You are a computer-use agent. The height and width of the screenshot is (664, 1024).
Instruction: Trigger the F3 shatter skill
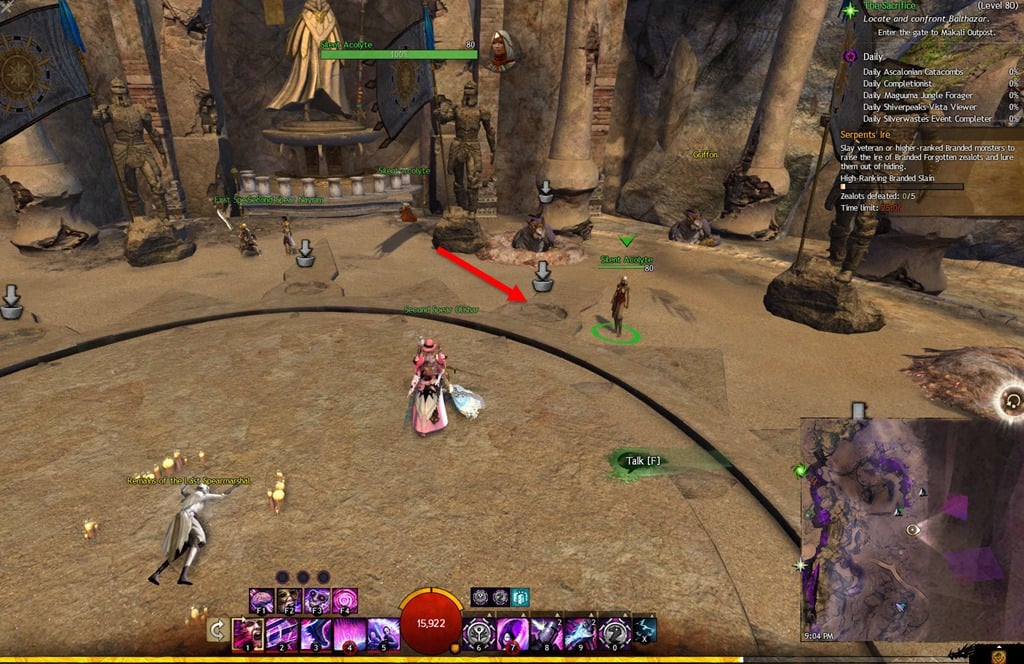pyautogui.click(x=317, y=600)
